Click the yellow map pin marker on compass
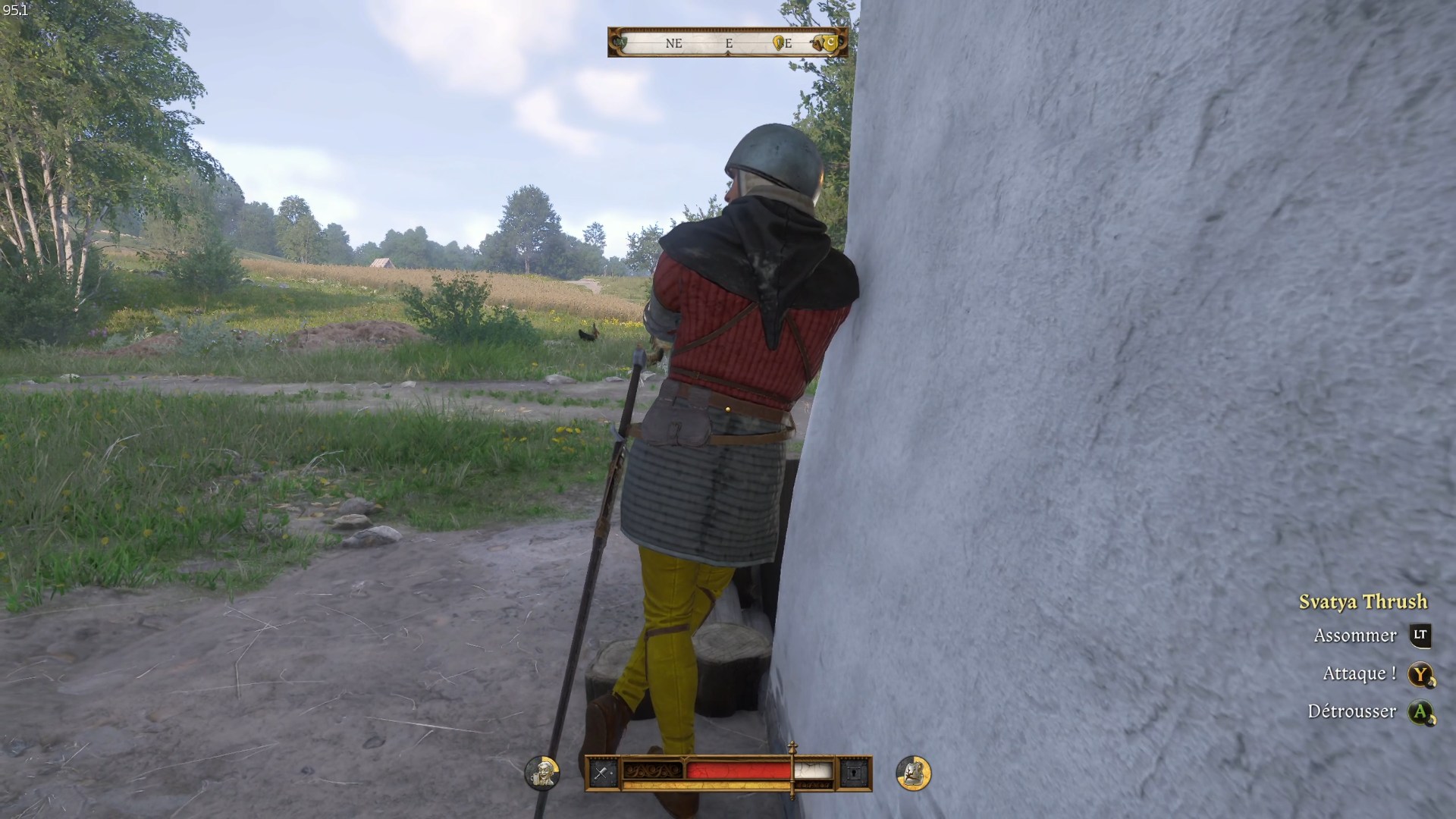1456x819 pixels. (777, 42)
